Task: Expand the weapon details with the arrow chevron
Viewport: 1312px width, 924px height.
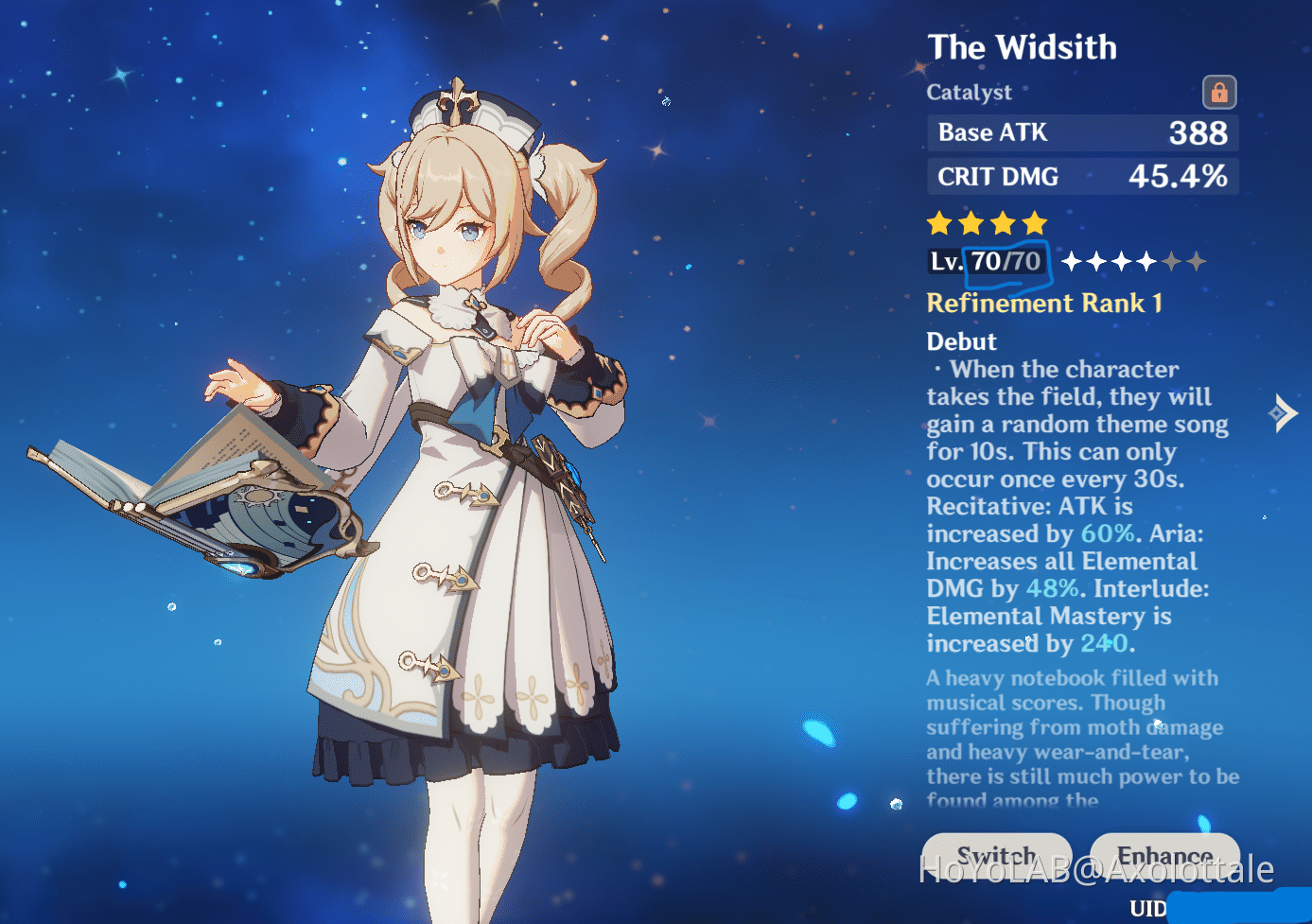Action: 1285,413
